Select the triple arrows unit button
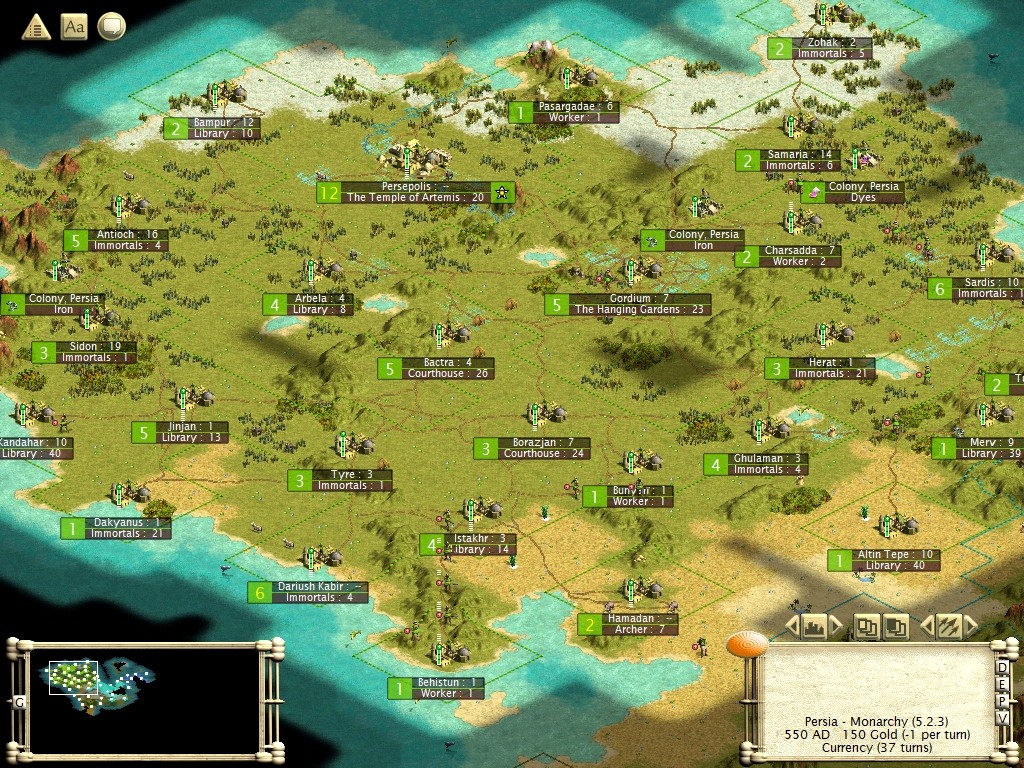Screen dimensions: 1024x768 click(x=947, y=626)
